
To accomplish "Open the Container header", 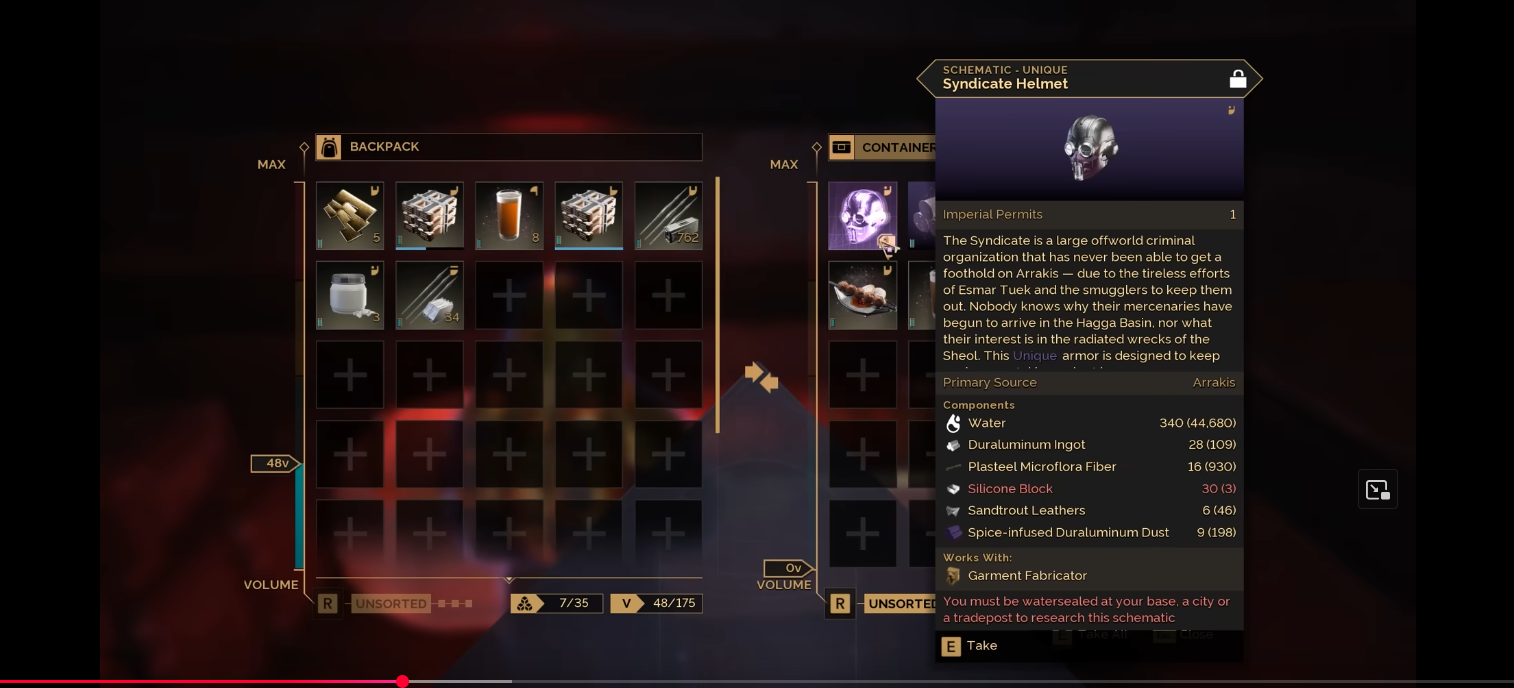I will pos(882,147).
